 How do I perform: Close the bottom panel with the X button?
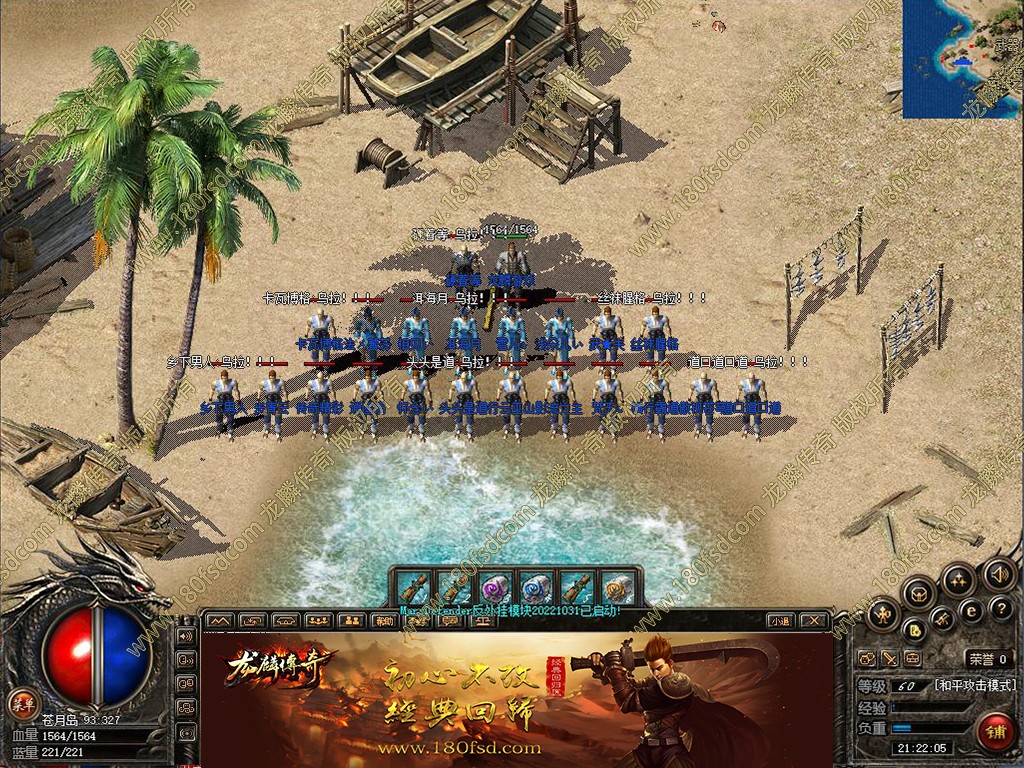815,621
